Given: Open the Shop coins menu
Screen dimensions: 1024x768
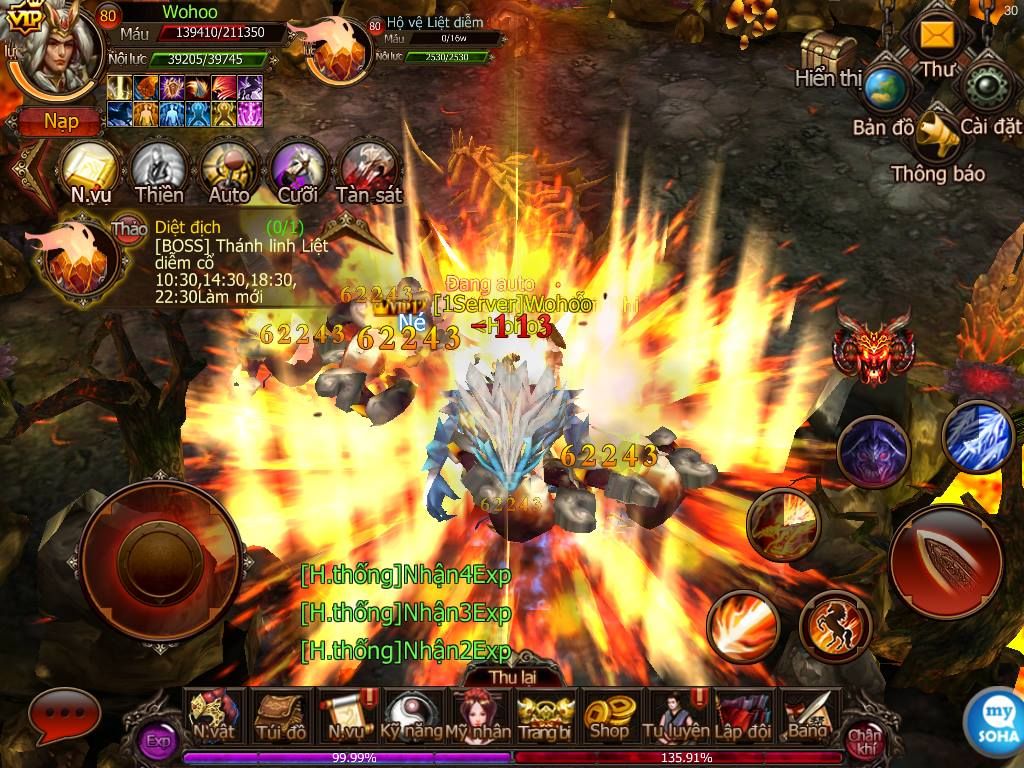Looking at the screenshot, I should click(608, 714).
